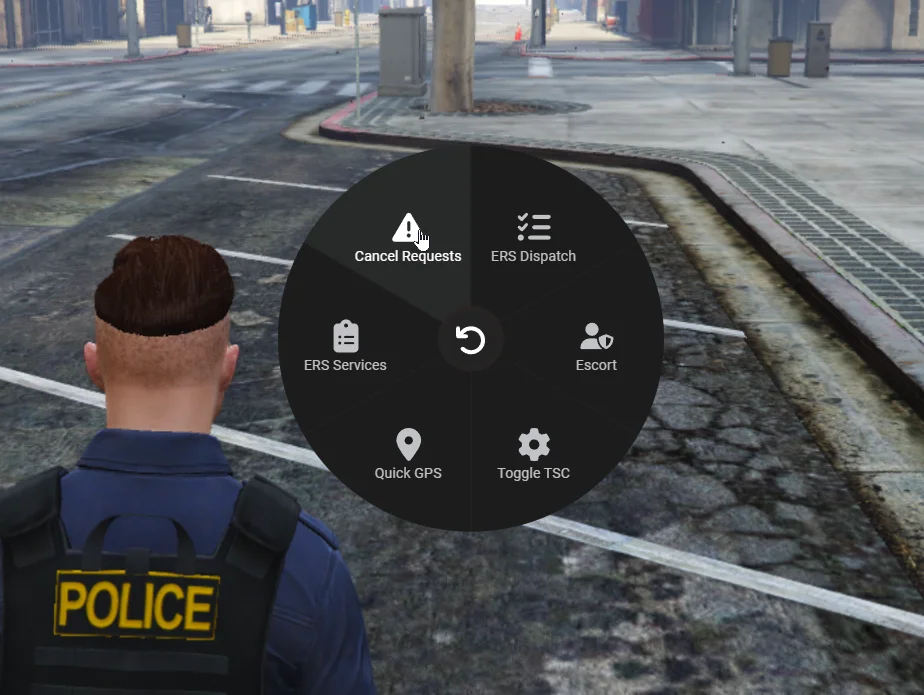The width and height of the screenshot is (924, 695).
Task: Select Cancel Requests in the radial menu
Action: point(407,238)
